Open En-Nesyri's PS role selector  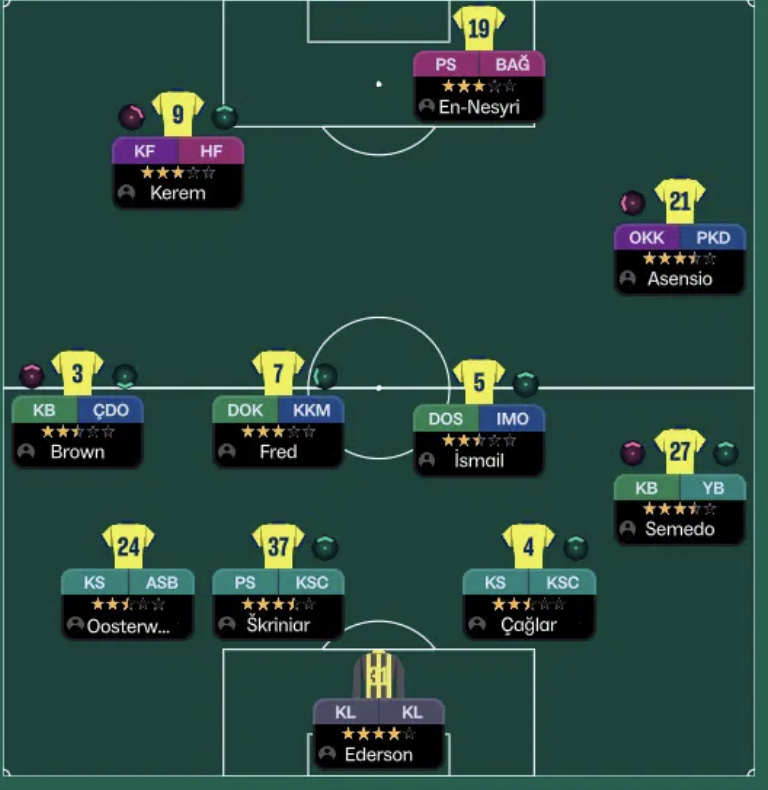pyautogui.click(x=446, y=65)
